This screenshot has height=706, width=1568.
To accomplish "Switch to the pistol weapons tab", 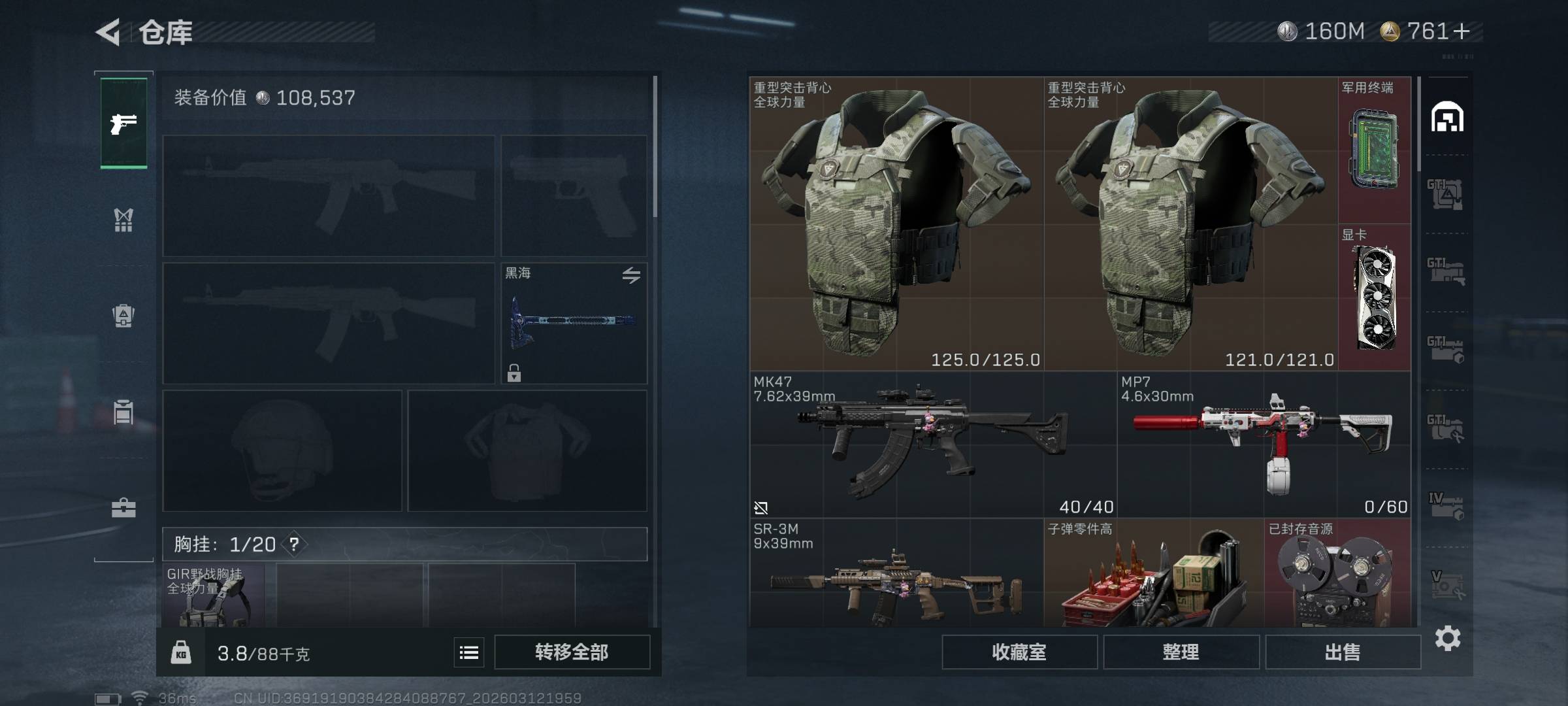I will (123, 123).
